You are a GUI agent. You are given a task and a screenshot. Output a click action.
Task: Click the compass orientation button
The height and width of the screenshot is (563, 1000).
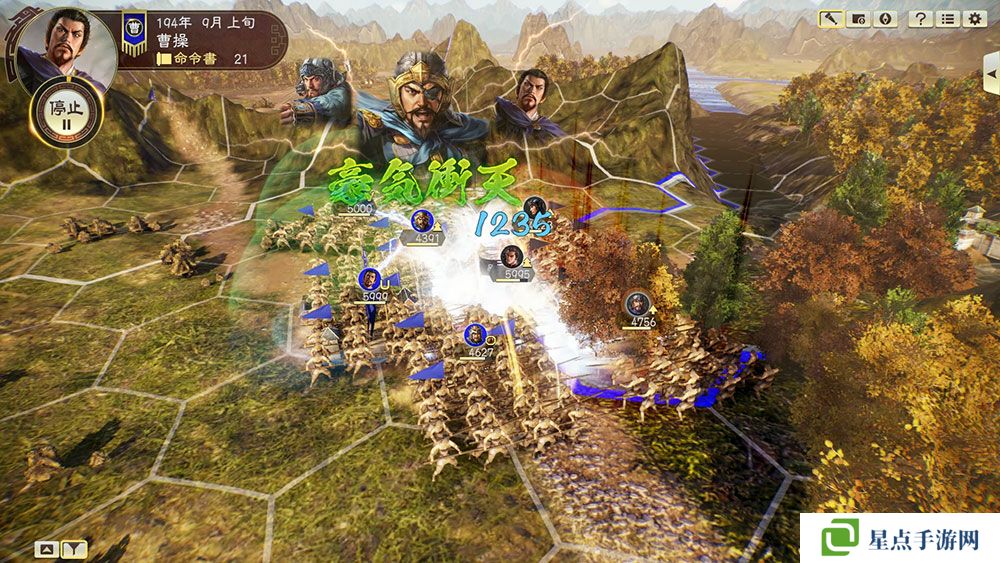(883, 19)
